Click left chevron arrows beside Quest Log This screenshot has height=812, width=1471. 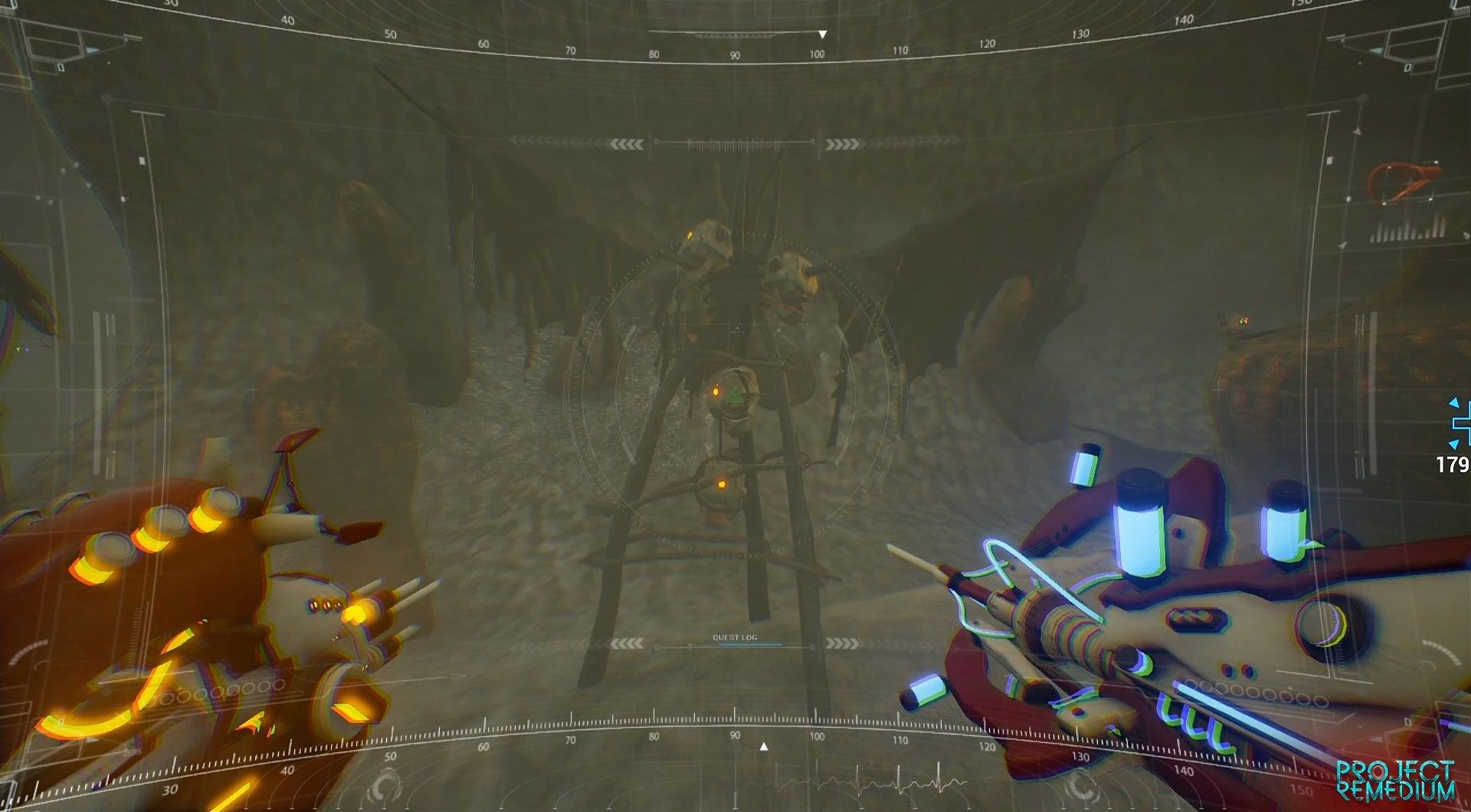[627, 644]
